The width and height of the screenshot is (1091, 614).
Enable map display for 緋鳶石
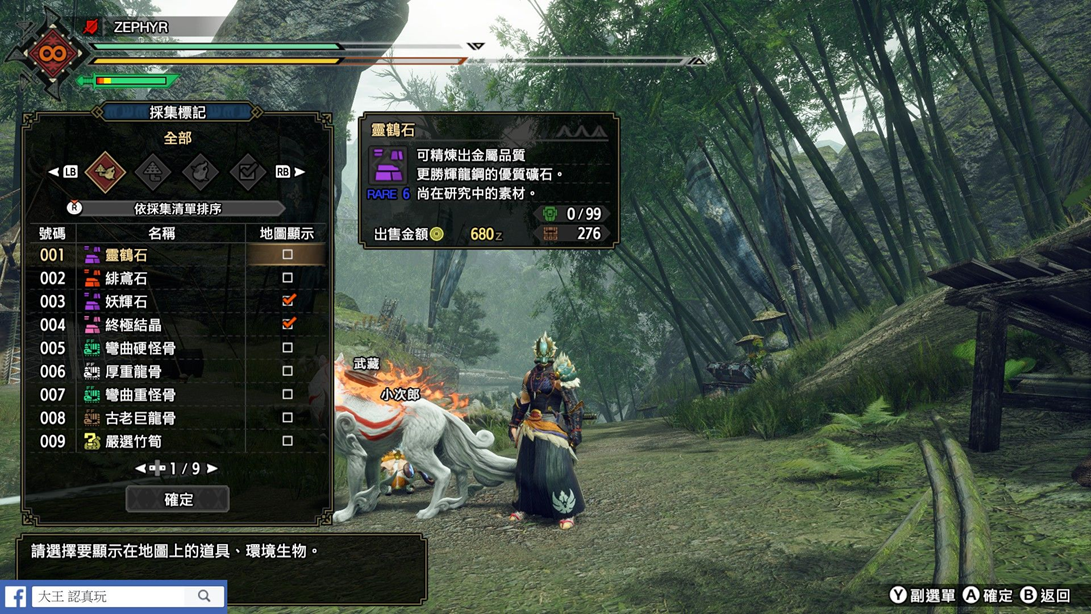click(x=288, y=278)
